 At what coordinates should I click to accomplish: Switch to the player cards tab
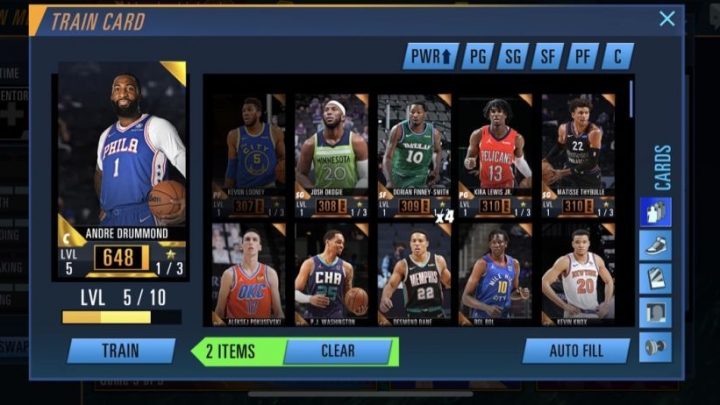pos(655,212)
